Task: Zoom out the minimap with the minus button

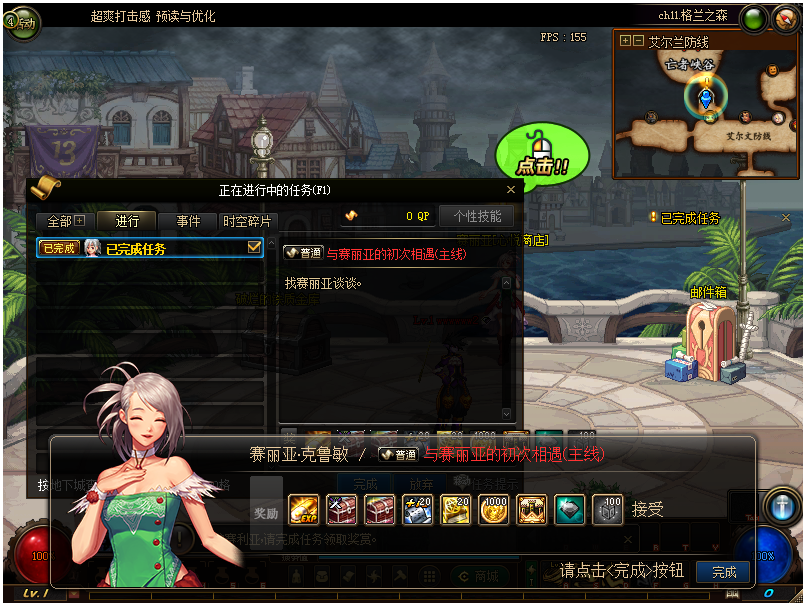Action: [x=637, y=41]
